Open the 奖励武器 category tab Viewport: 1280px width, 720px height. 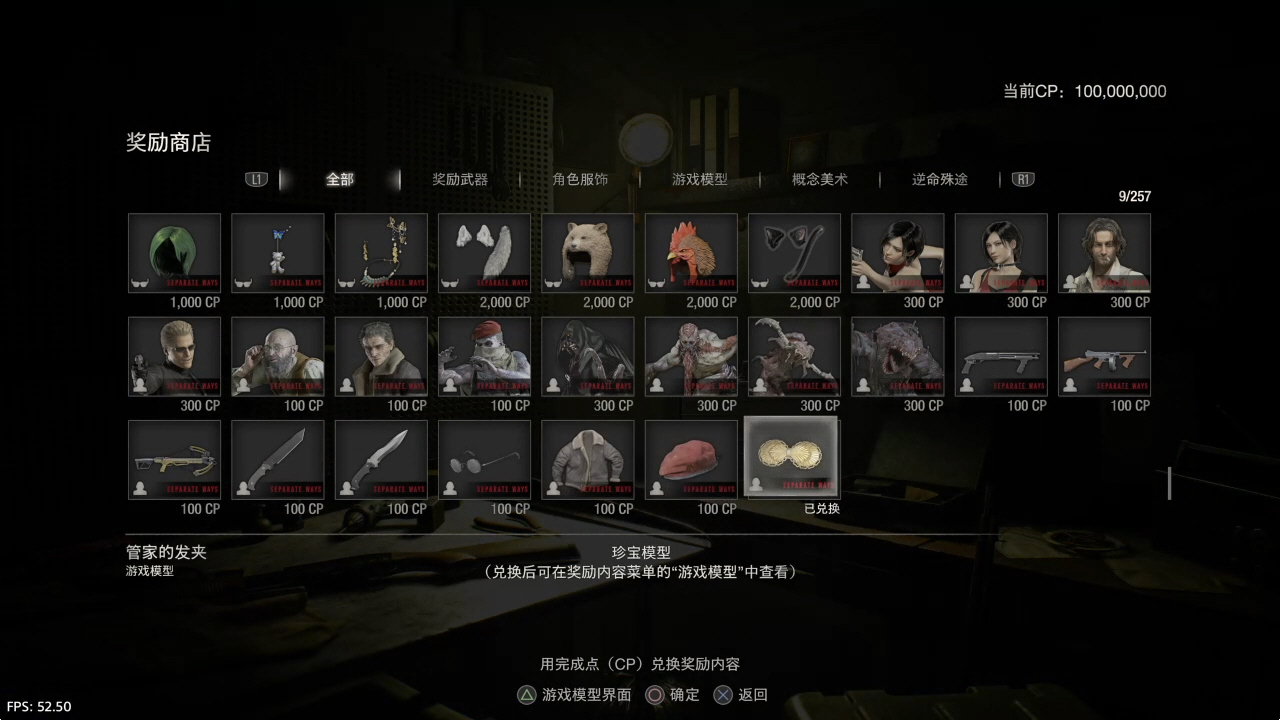tap(460, 180)
